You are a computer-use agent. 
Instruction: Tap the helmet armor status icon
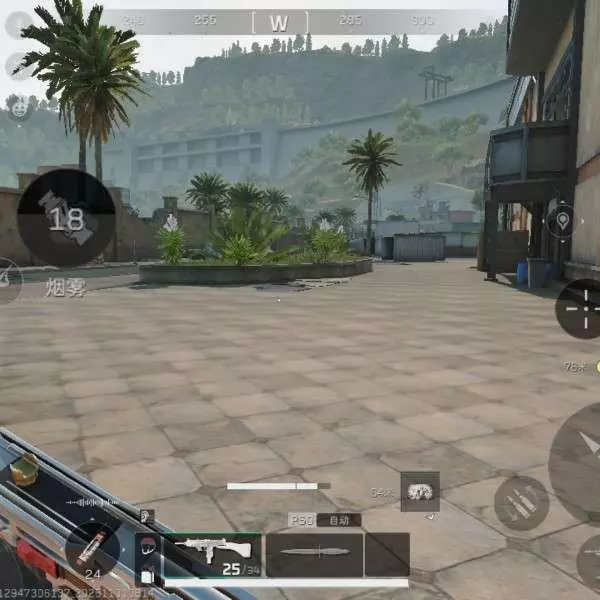[x=147, y=547]
